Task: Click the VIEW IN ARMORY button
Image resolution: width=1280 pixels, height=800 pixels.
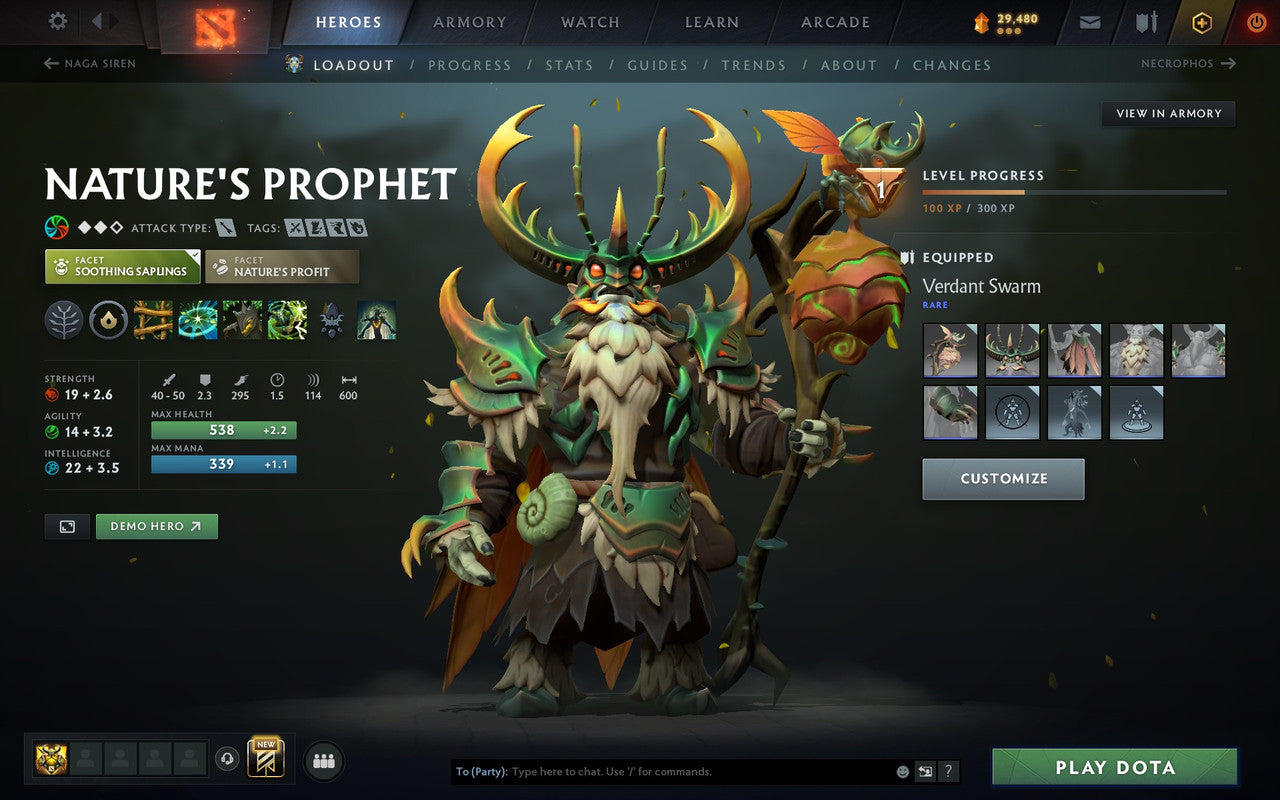Action: coord(1168,113)
